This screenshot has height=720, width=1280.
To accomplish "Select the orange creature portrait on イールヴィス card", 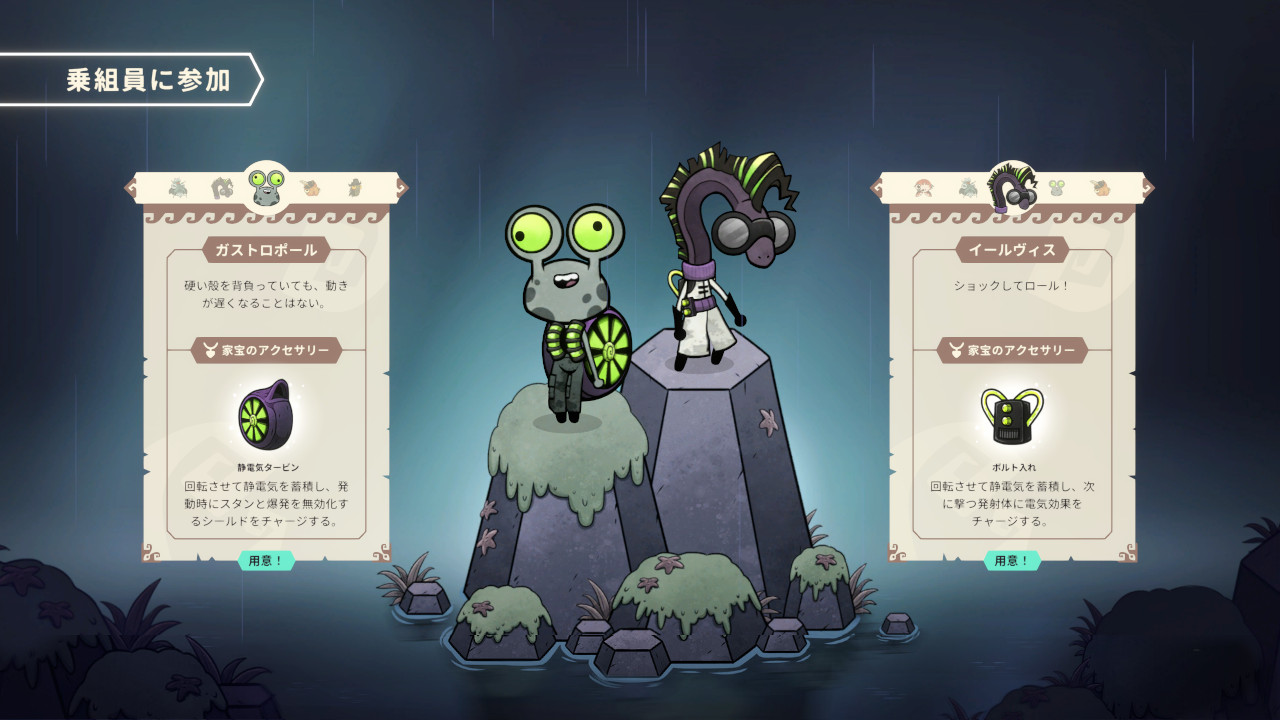I will point(1101,187).
